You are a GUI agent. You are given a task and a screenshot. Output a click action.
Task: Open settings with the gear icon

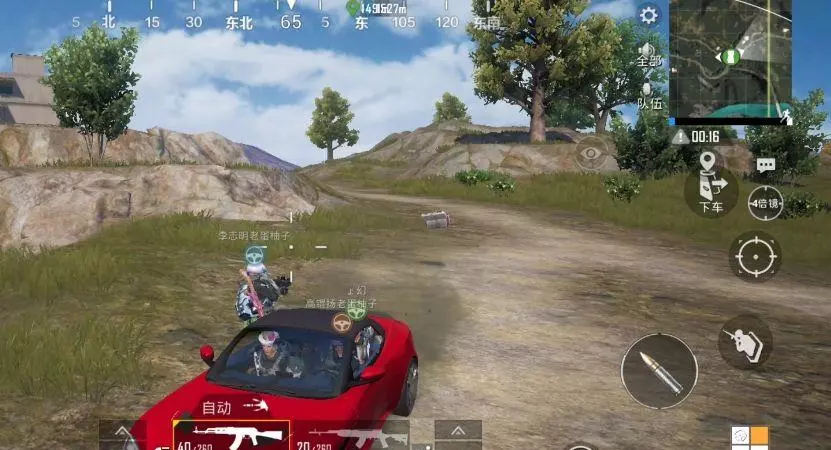point(649,15)
